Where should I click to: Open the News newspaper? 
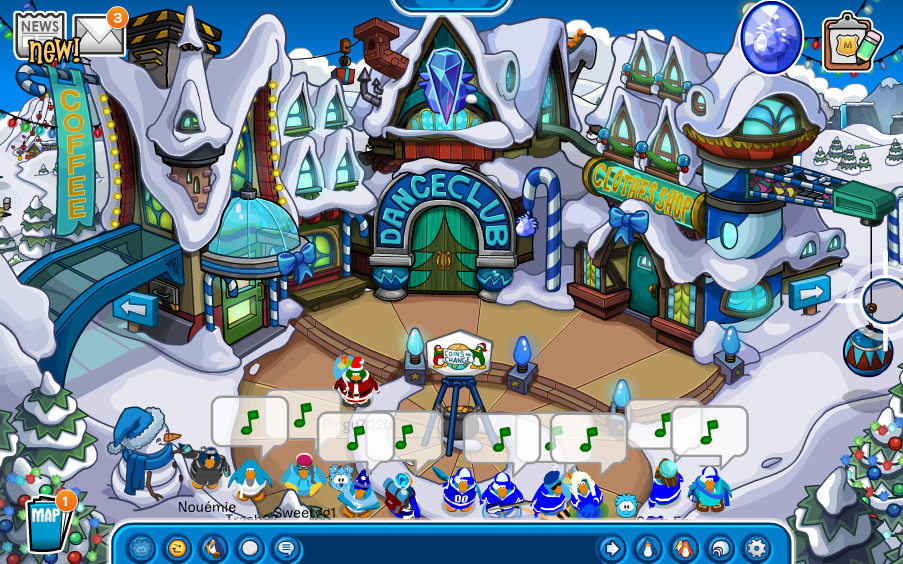pyautogui.click(x=39, y=33)
